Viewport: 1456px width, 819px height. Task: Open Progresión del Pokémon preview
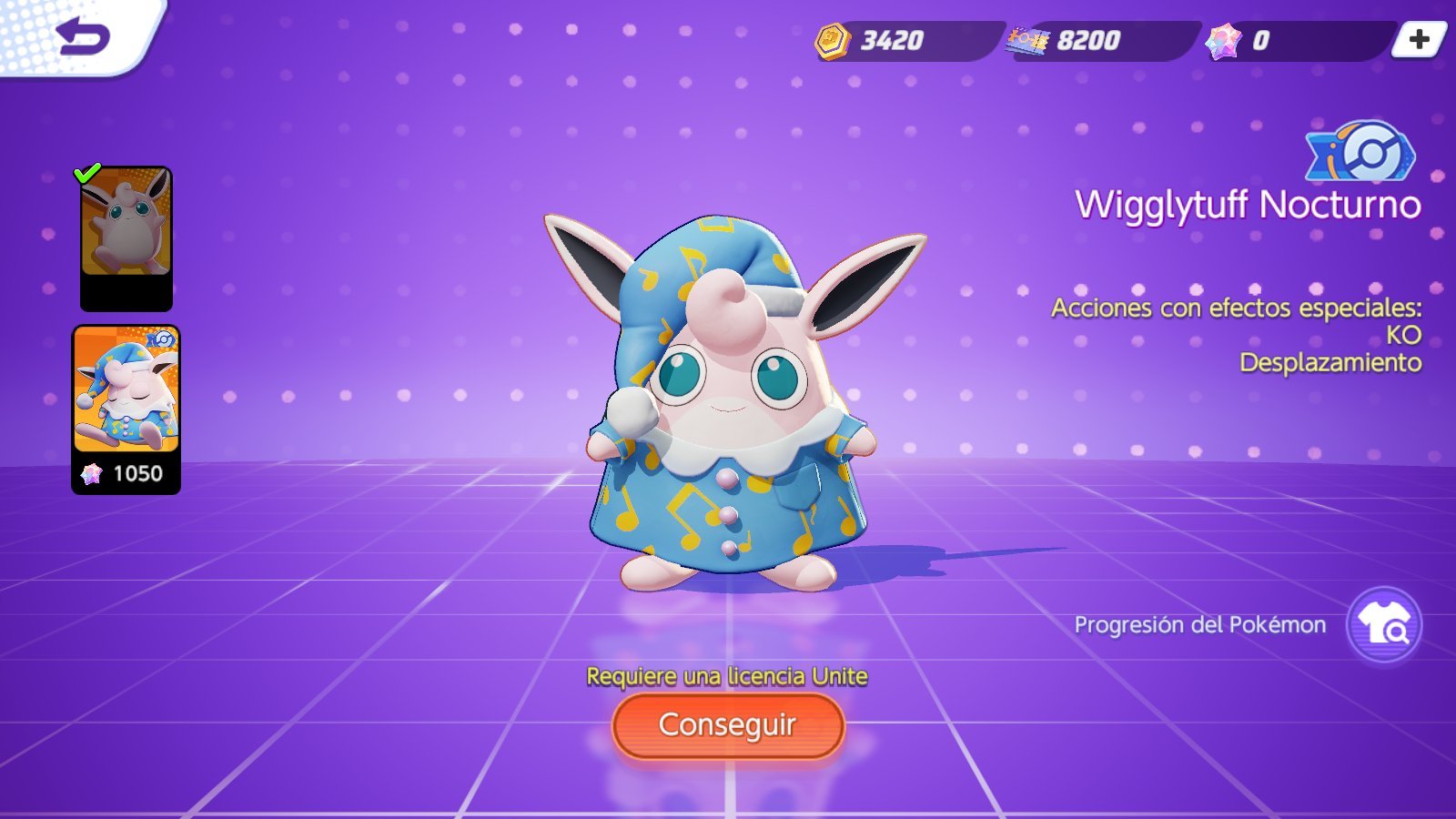(x=1383, y=625)
